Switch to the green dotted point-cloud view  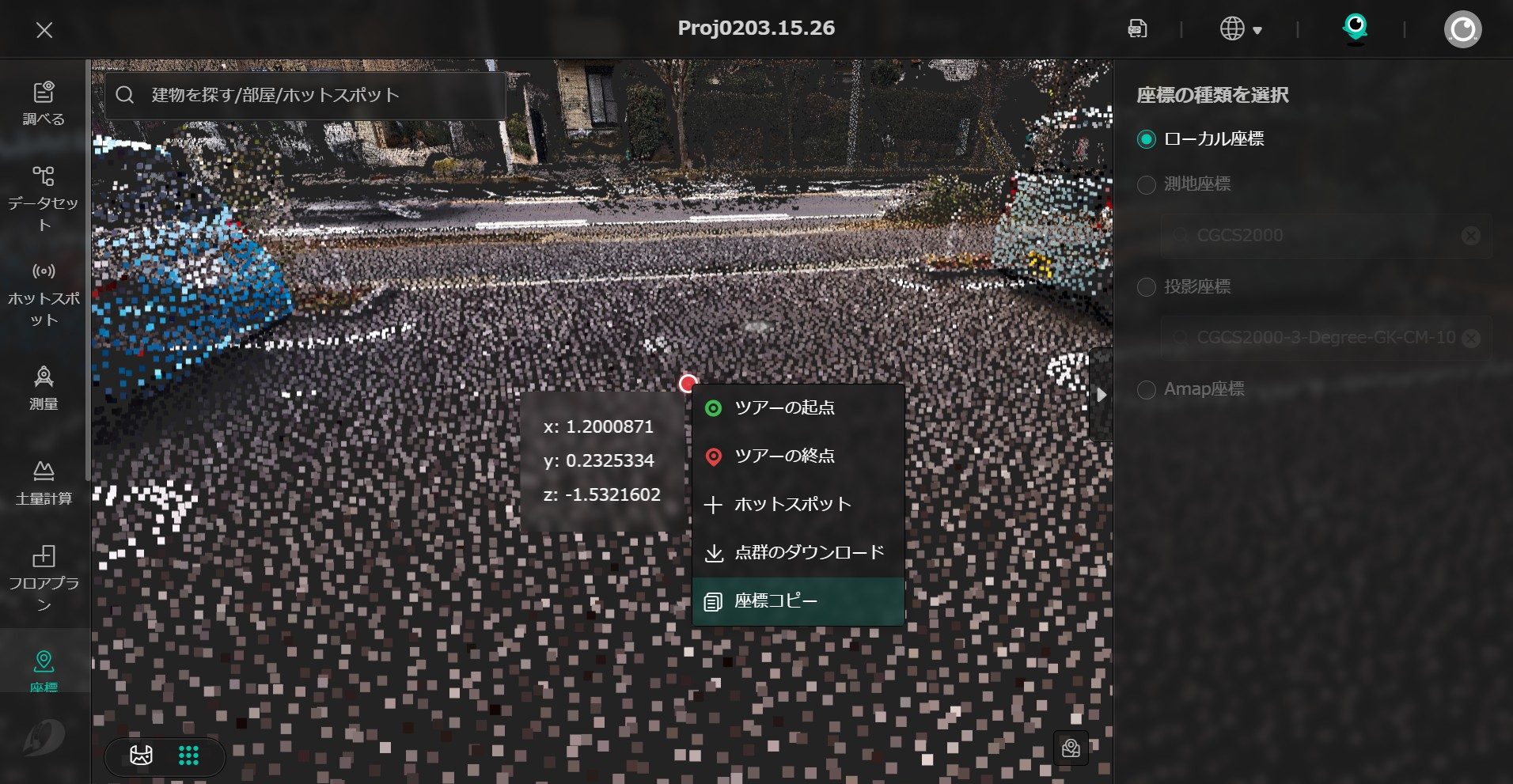tap(188, 756)
